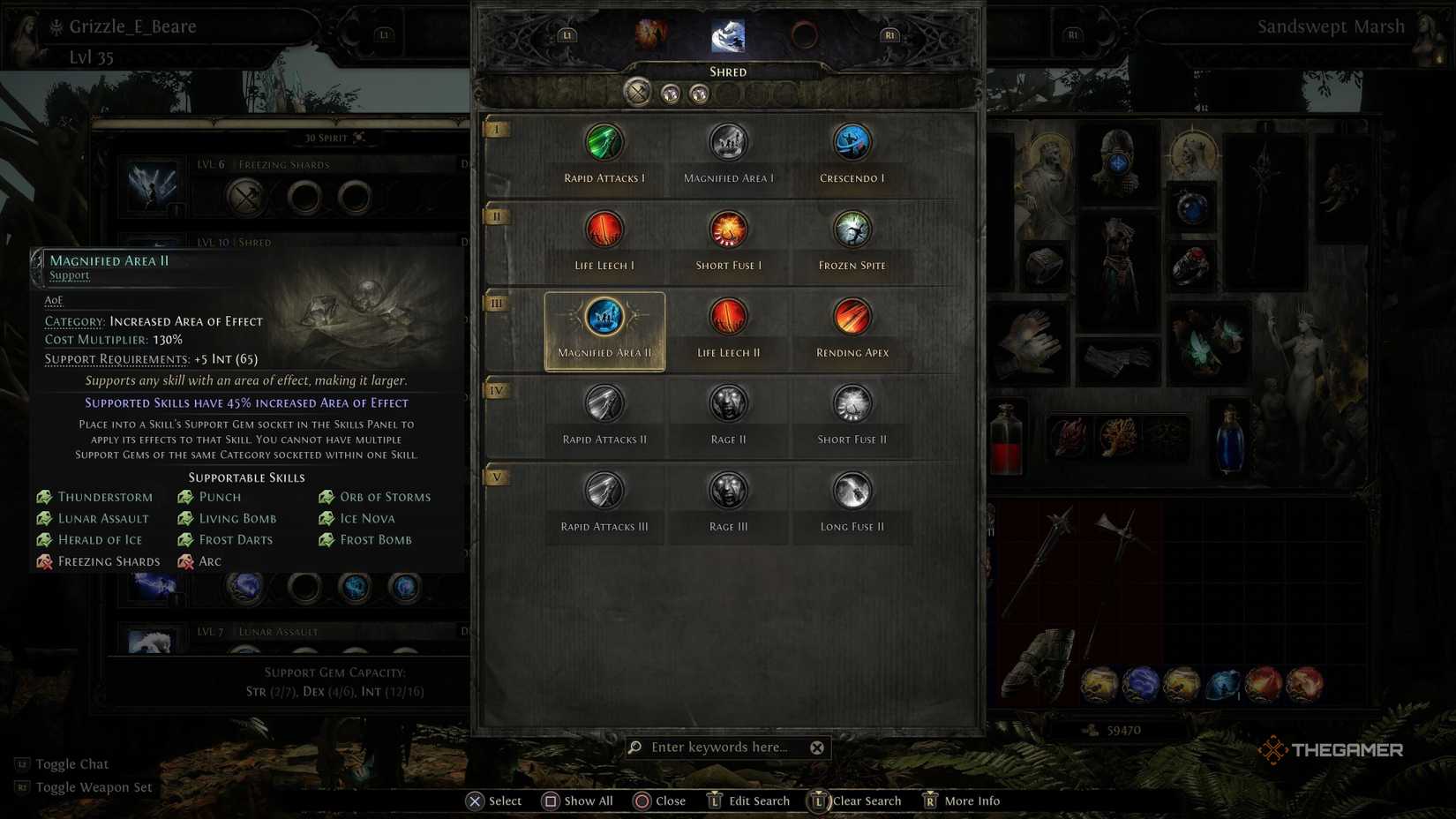Expand tier III support gem row

[497, 303]
